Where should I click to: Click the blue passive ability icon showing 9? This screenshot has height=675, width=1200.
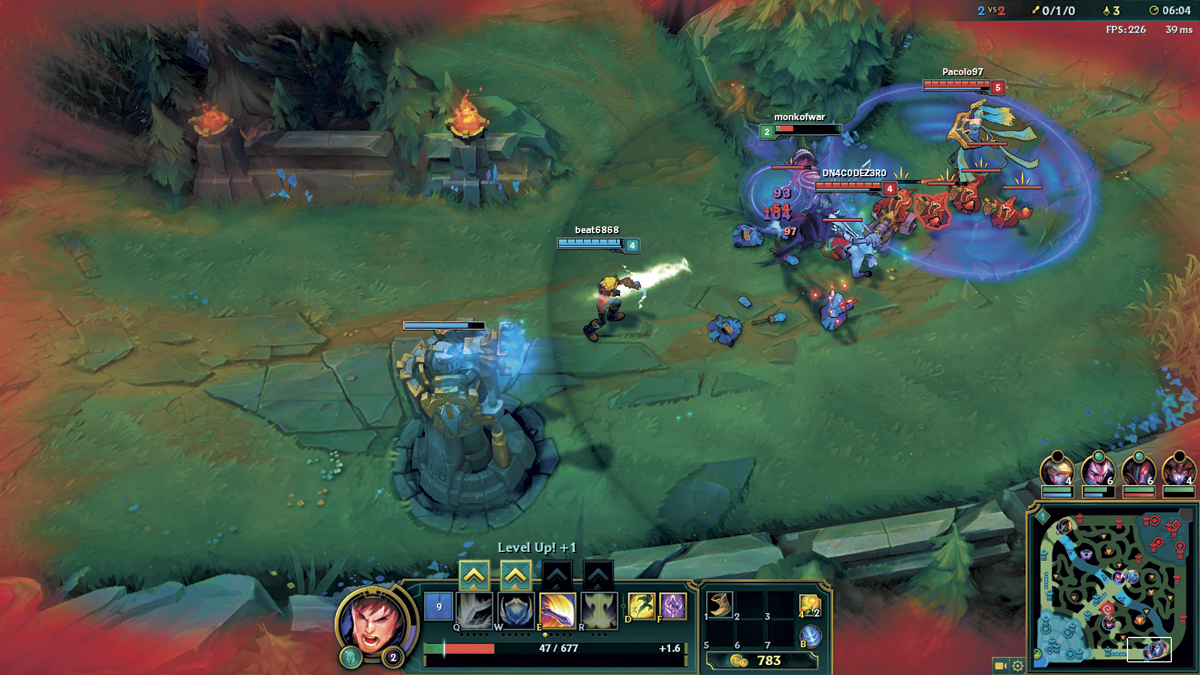[439, 607]
